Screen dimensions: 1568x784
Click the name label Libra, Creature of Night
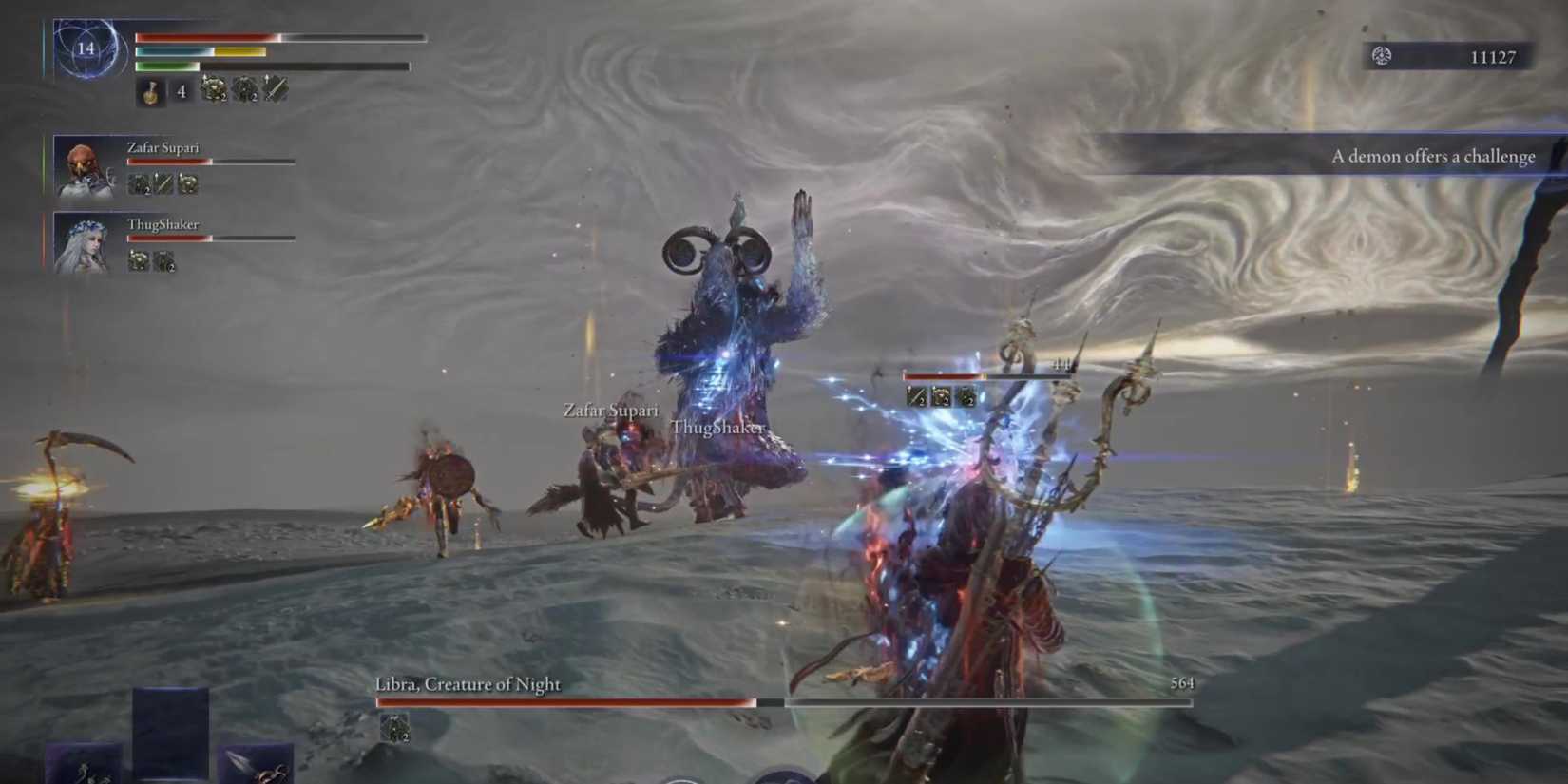468,684
